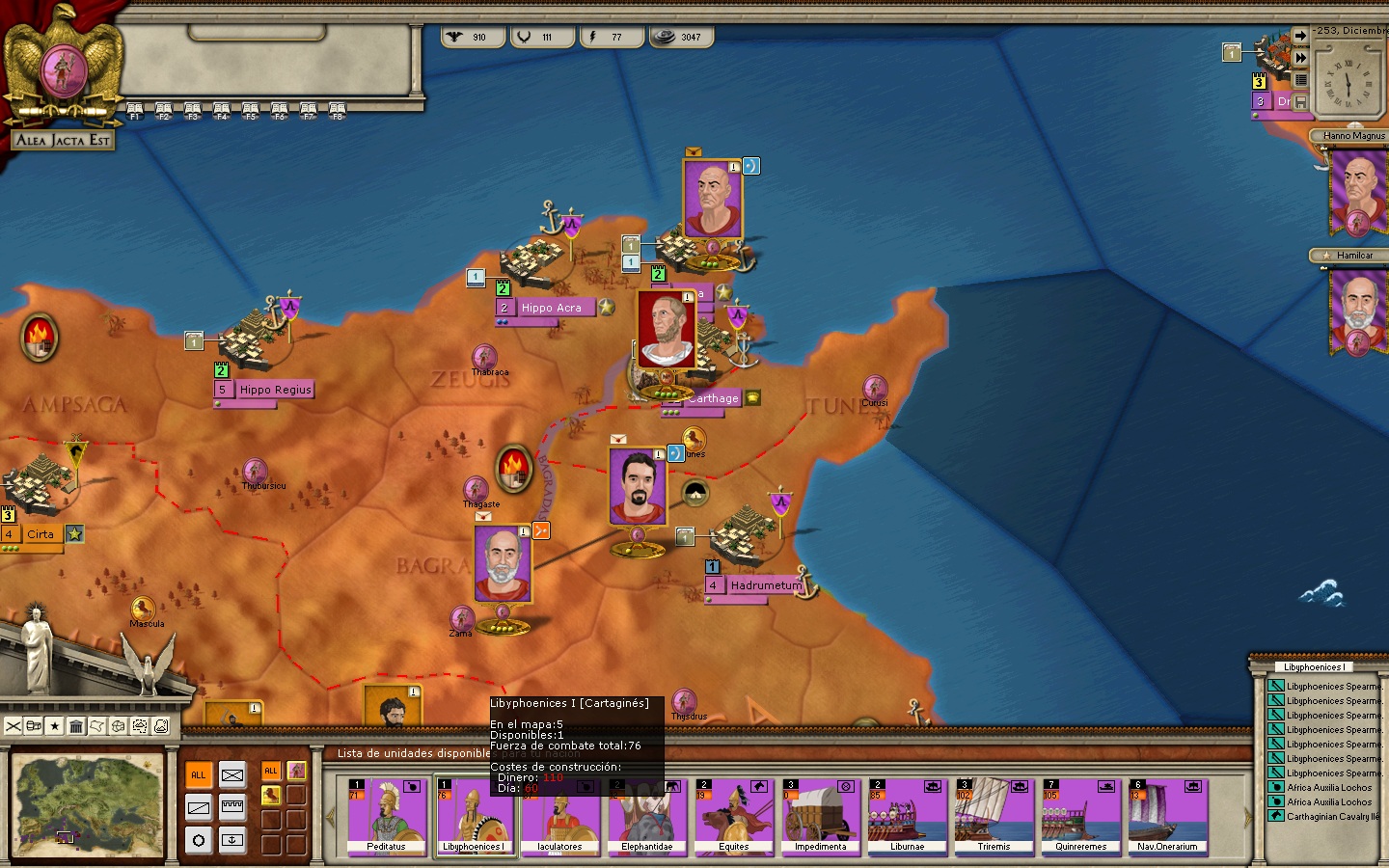Click the single-arrow next turn button
The width and height of the screenshot is (1389, 868).
pos(1300,36)
